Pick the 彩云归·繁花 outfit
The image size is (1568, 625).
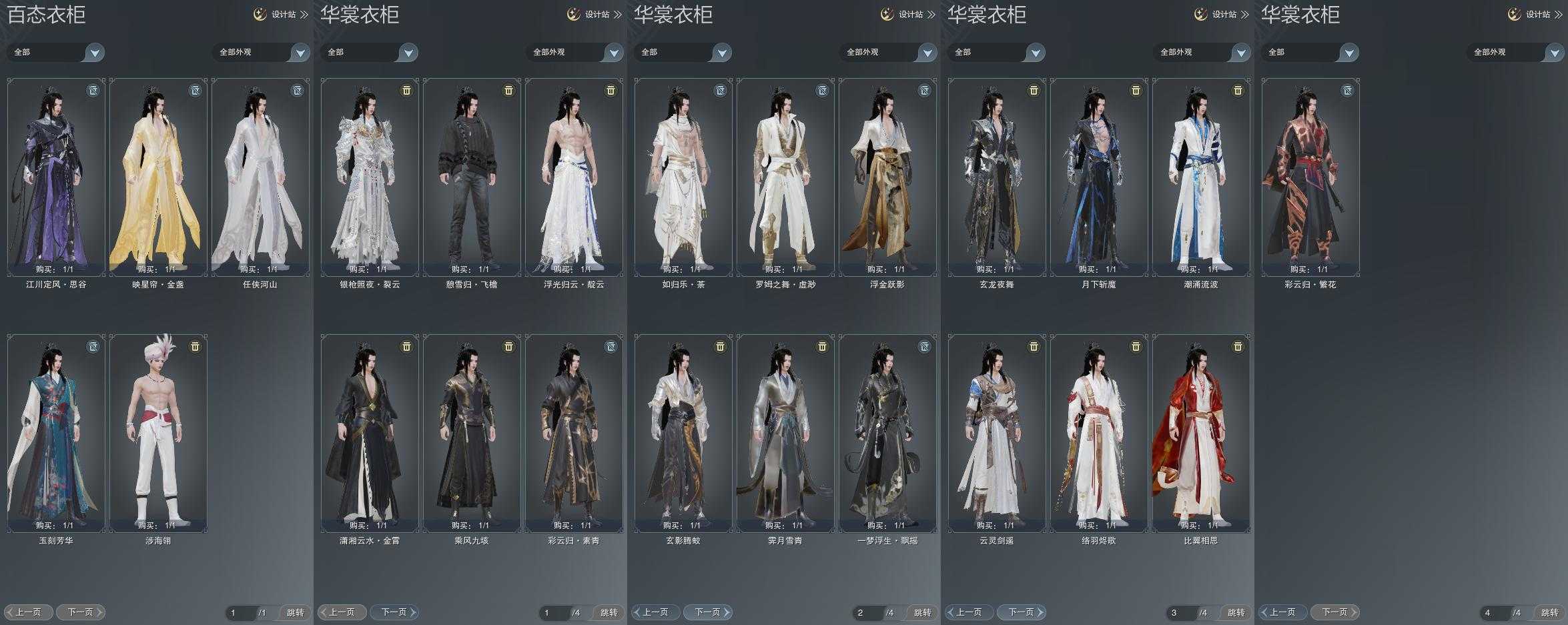1310,177
